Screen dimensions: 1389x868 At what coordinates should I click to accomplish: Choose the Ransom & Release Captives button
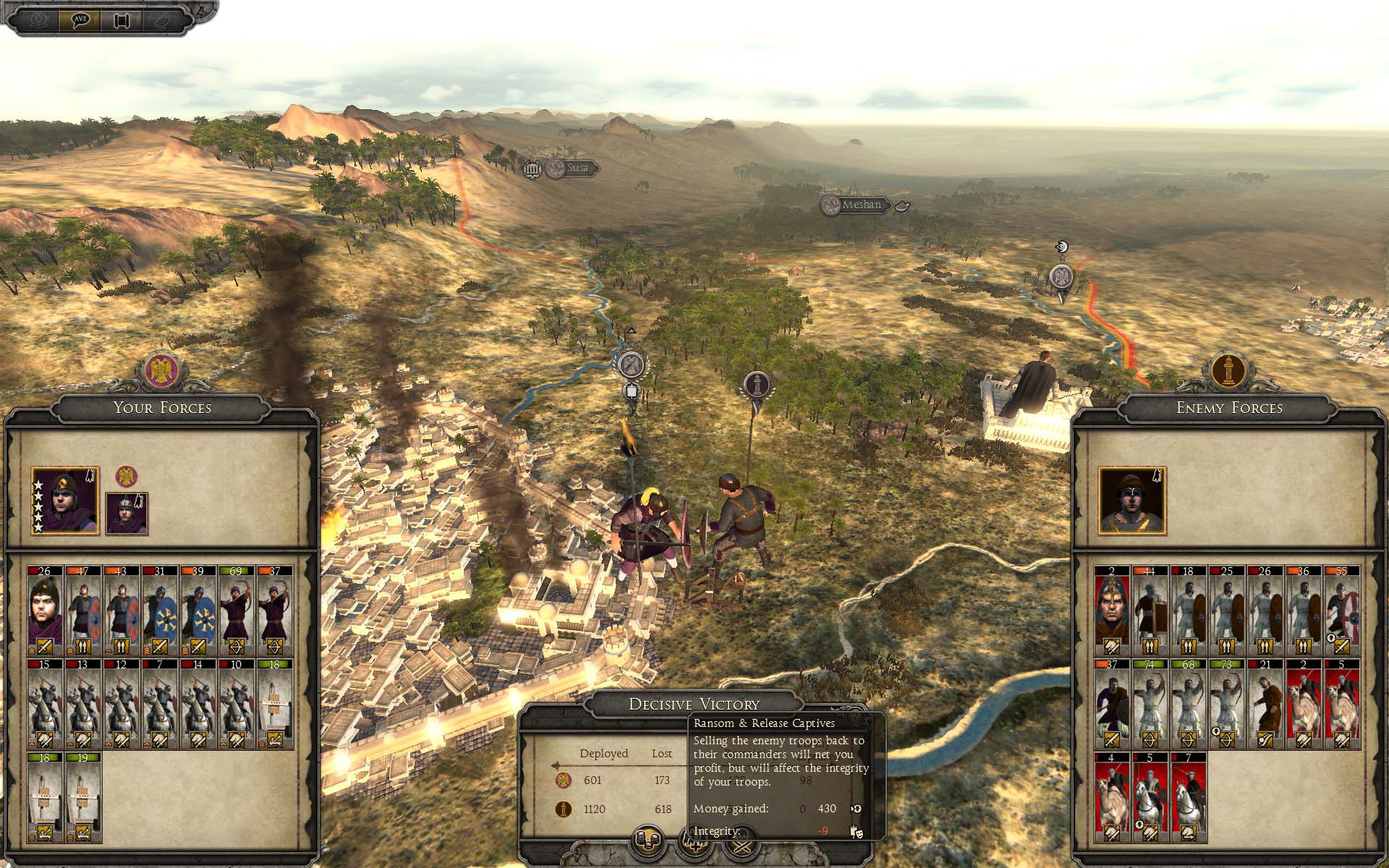pos(649,841)
